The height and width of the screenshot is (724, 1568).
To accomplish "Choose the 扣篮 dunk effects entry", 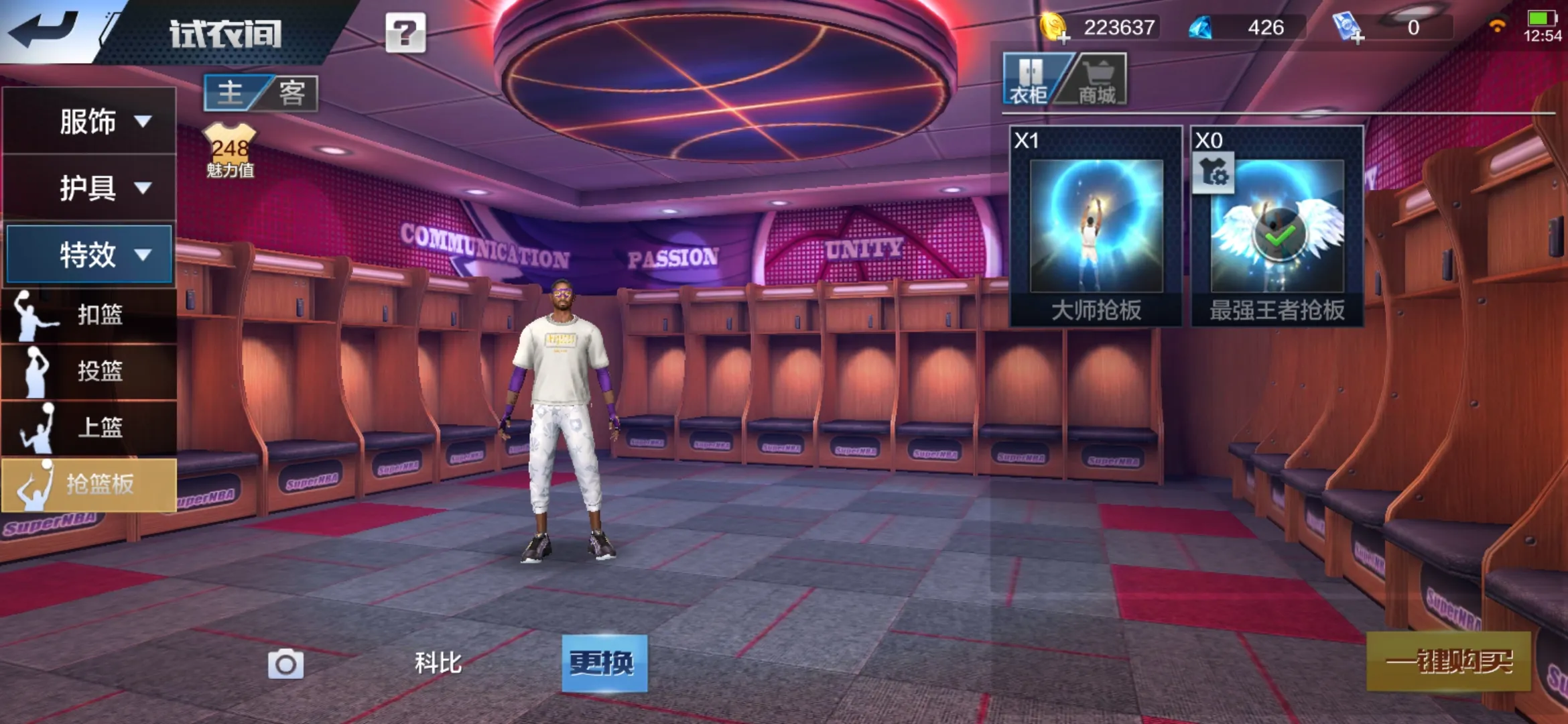I will [x=89, y=314].
